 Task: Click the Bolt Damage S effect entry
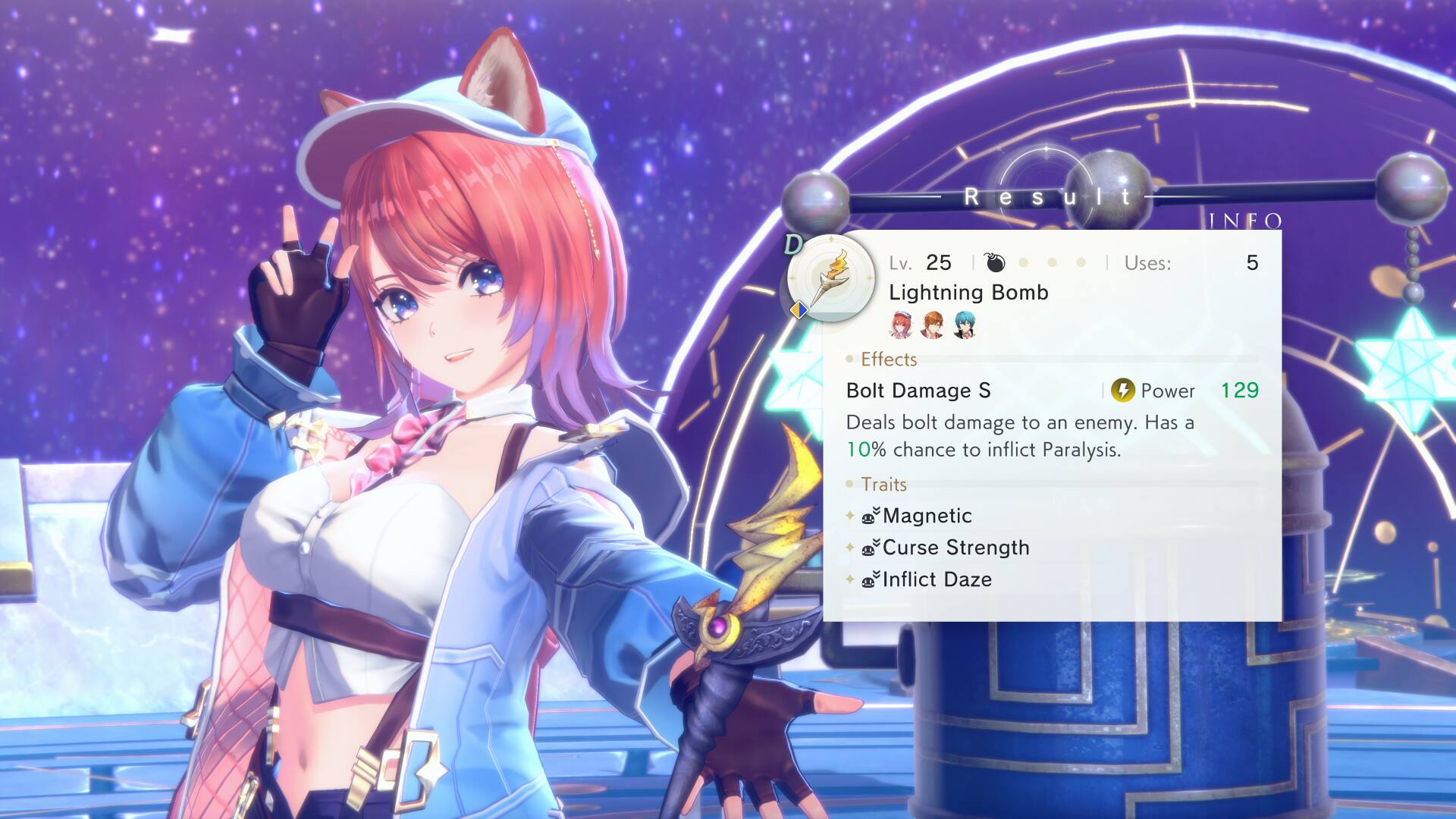[x=918, y=391]
